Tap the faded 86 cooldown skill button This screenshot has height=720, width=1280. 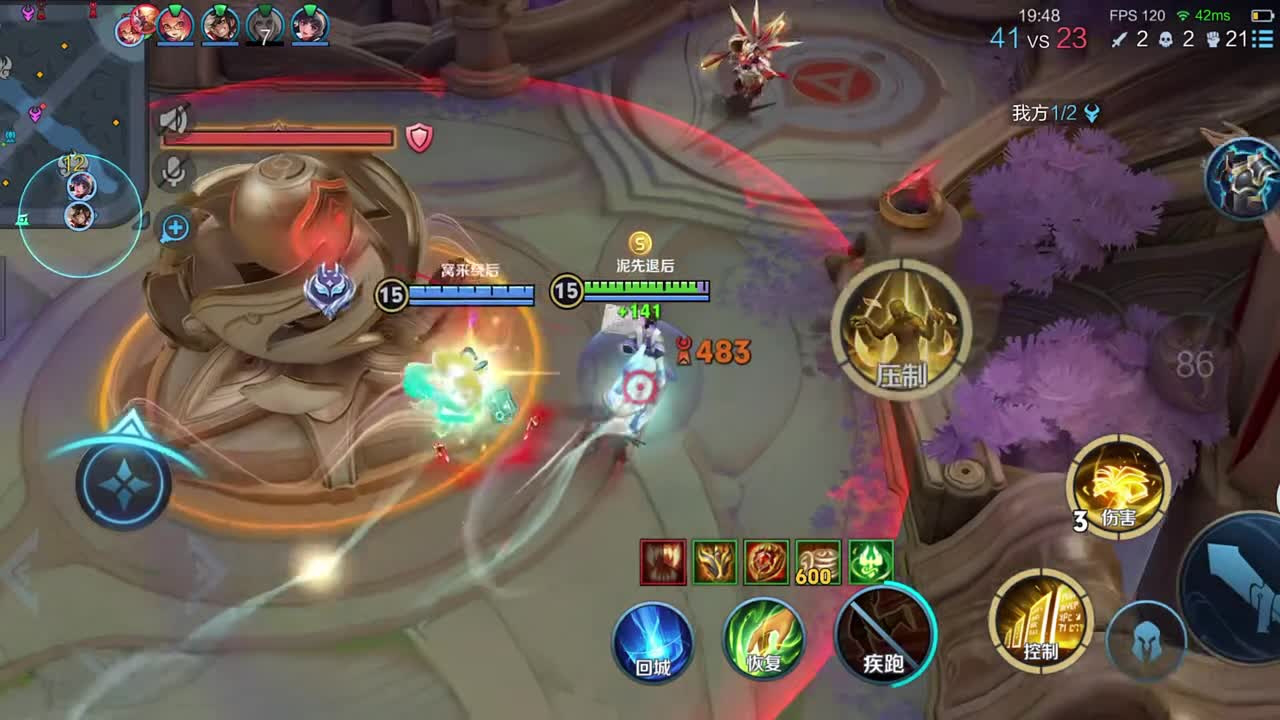(1194, 364)
